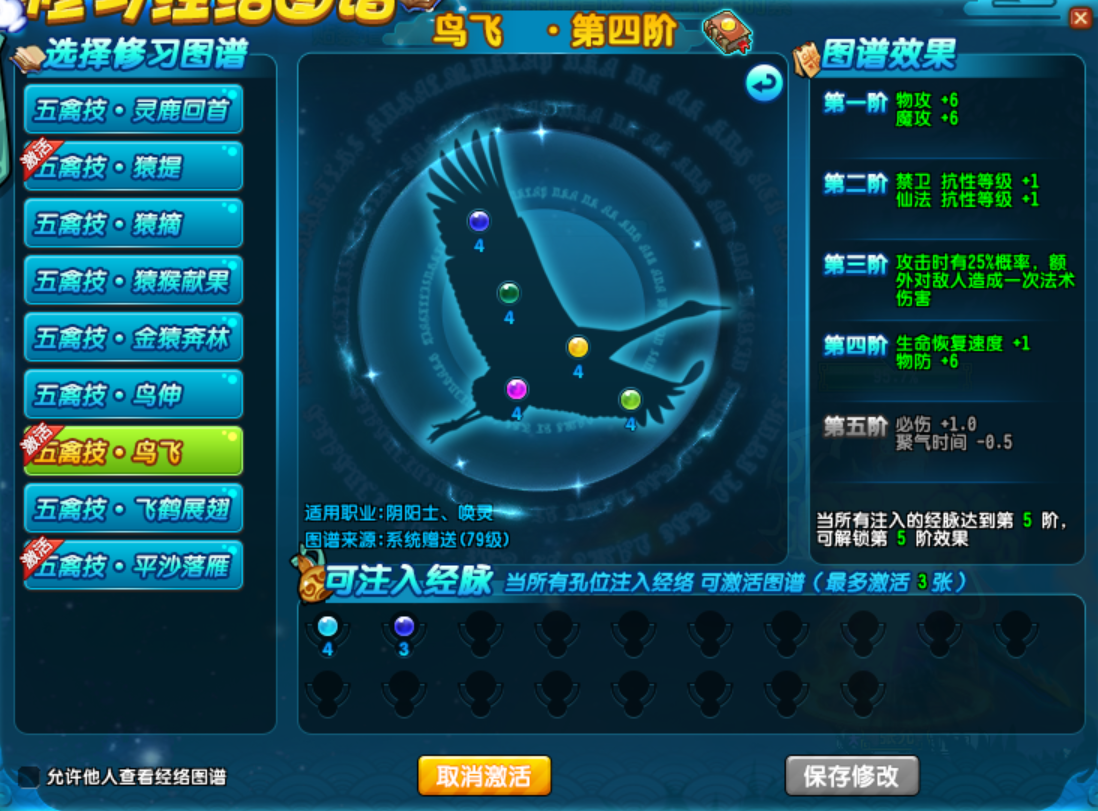
Task: Close the meridian diagram window
Action: point(1080,18)
